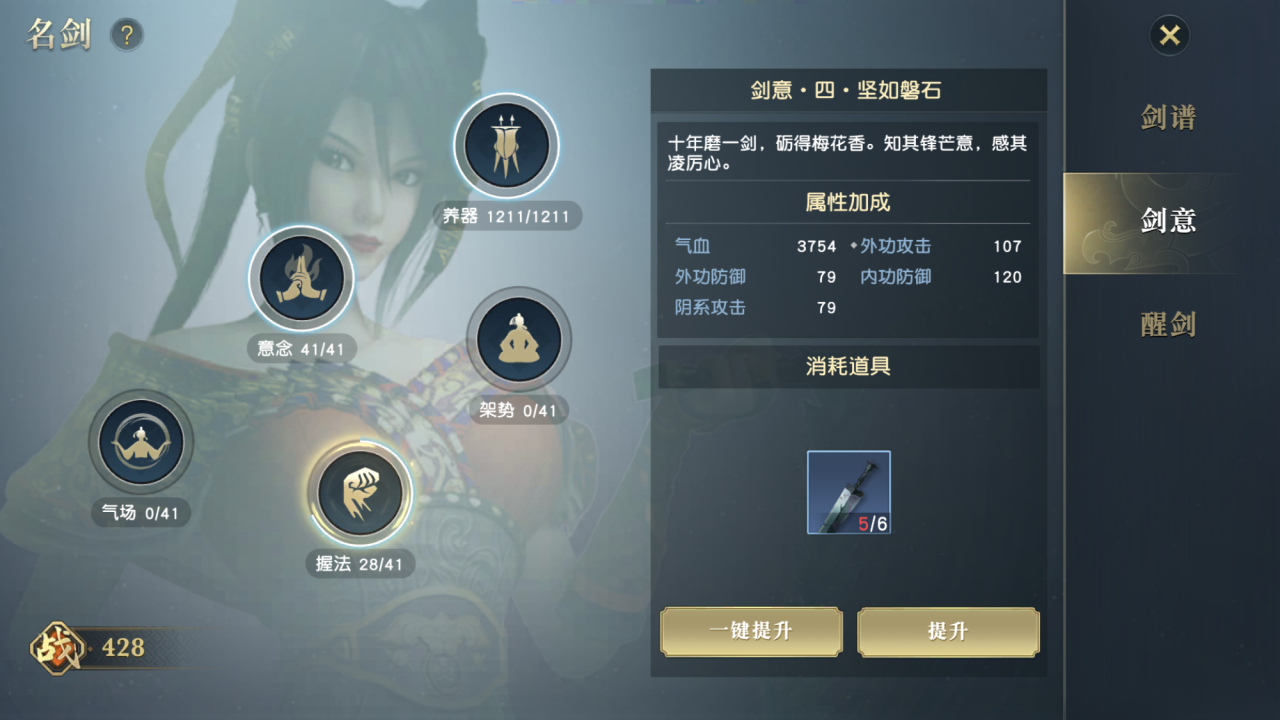
Task: Click the 消耗道具 section header
Action: 849,367
